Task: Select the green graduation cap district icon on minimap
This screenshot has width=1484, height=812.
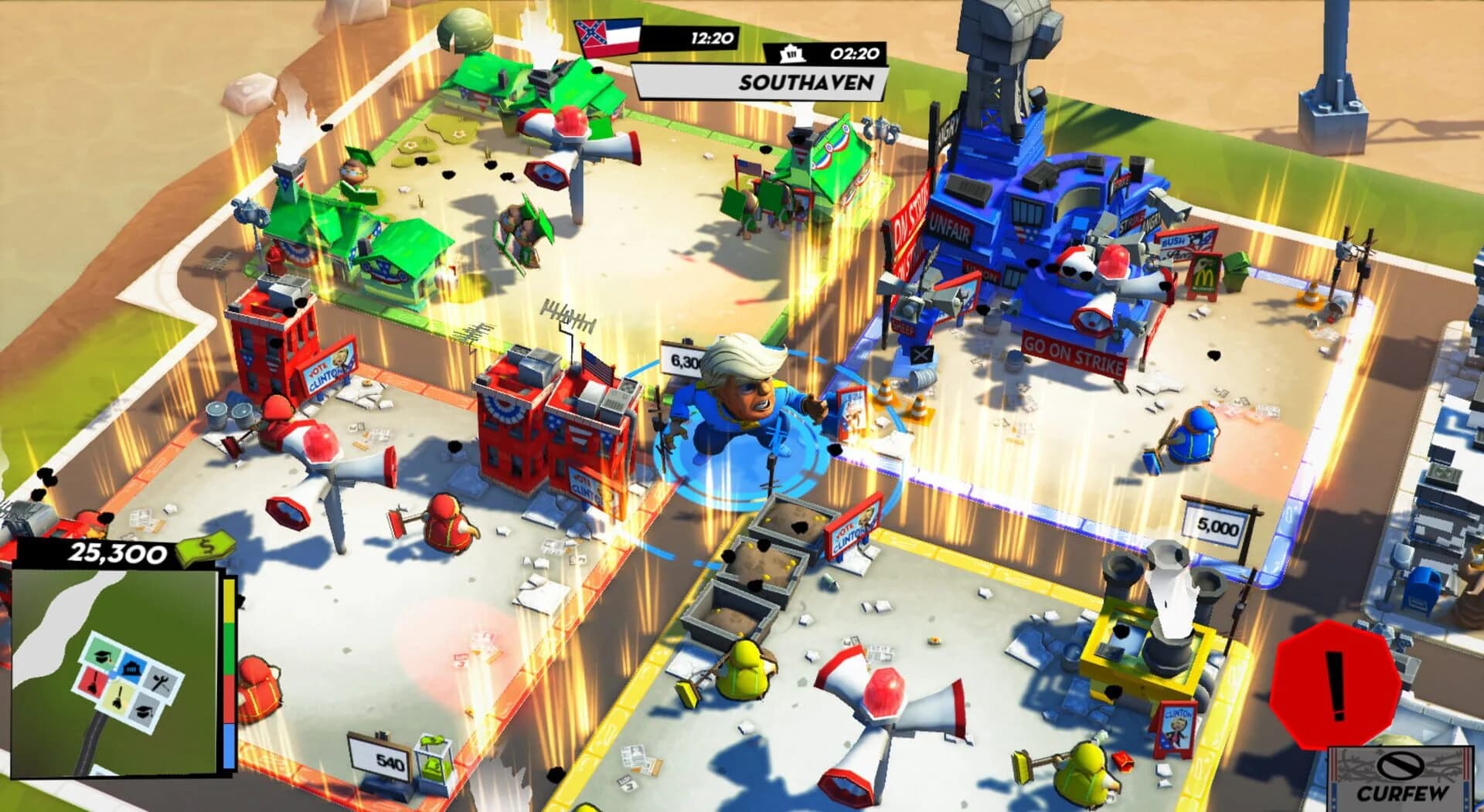Action: [x=103, y=656]
